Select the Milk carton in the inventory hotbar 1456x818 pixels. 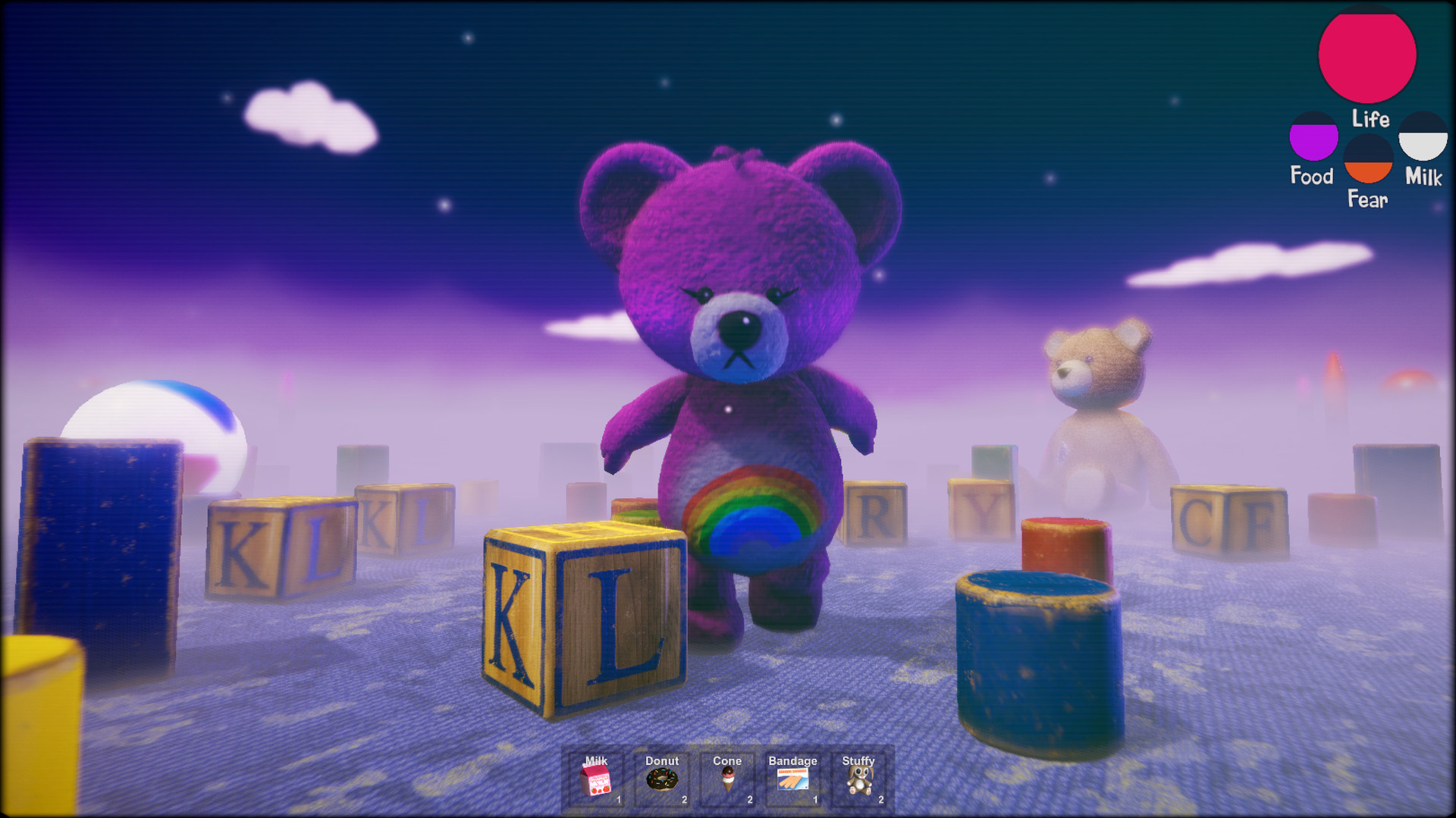pos(595,781)
